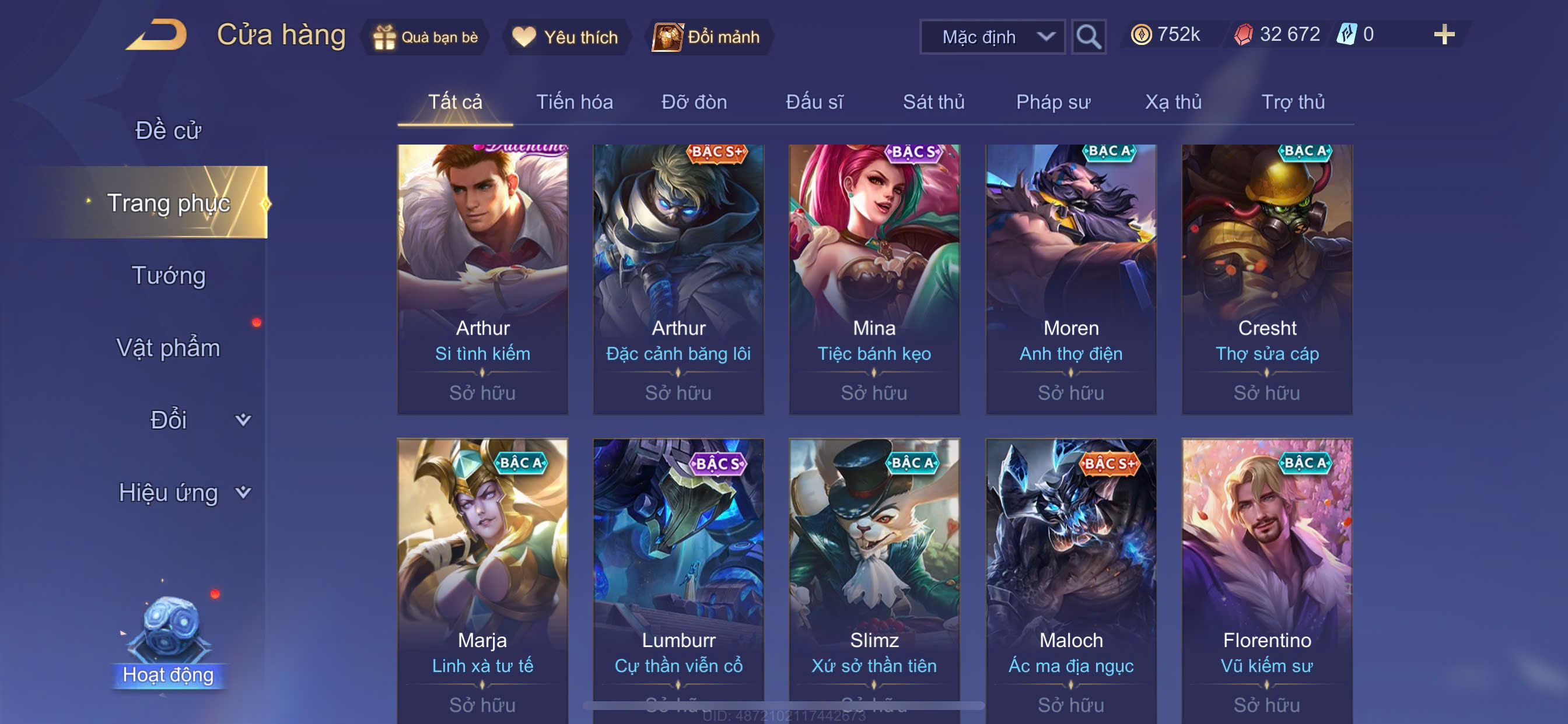The height and width of the screenshot is (724, 1568).
Task: Show the Sát thủ skins tab
Action: [933, 101]
